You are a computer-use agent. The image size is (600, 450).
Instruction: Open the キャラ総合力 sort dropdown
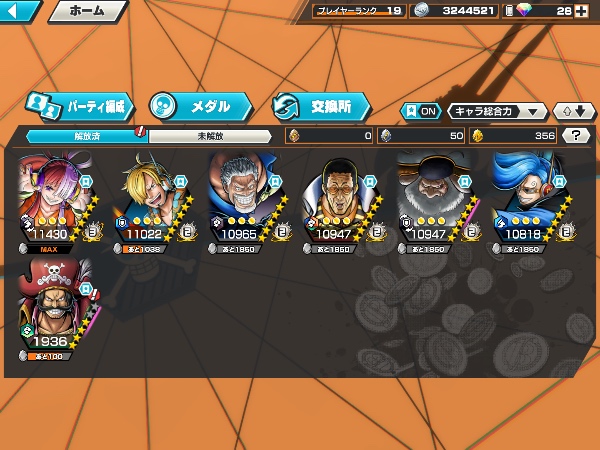pyautogui.click(x=497, y=111)
